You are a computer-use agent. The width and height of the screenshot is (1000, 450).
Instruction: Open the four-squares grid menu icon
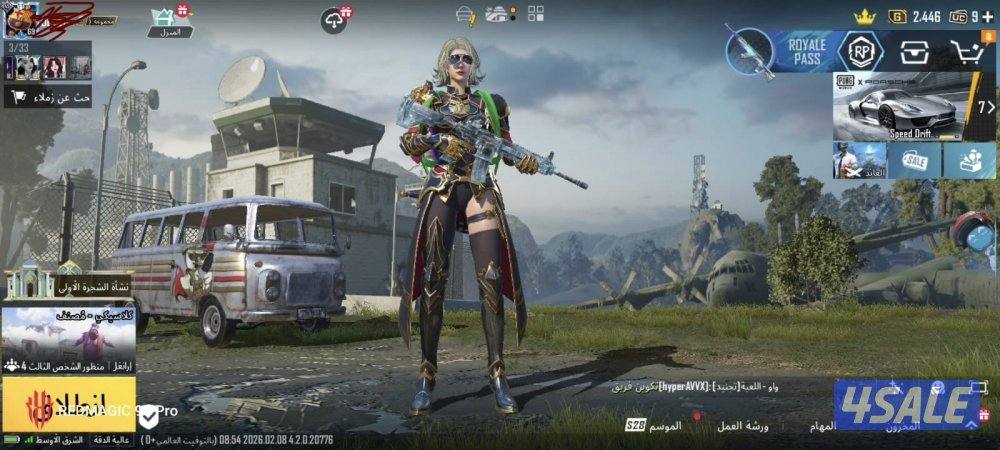tap(536, 13)
